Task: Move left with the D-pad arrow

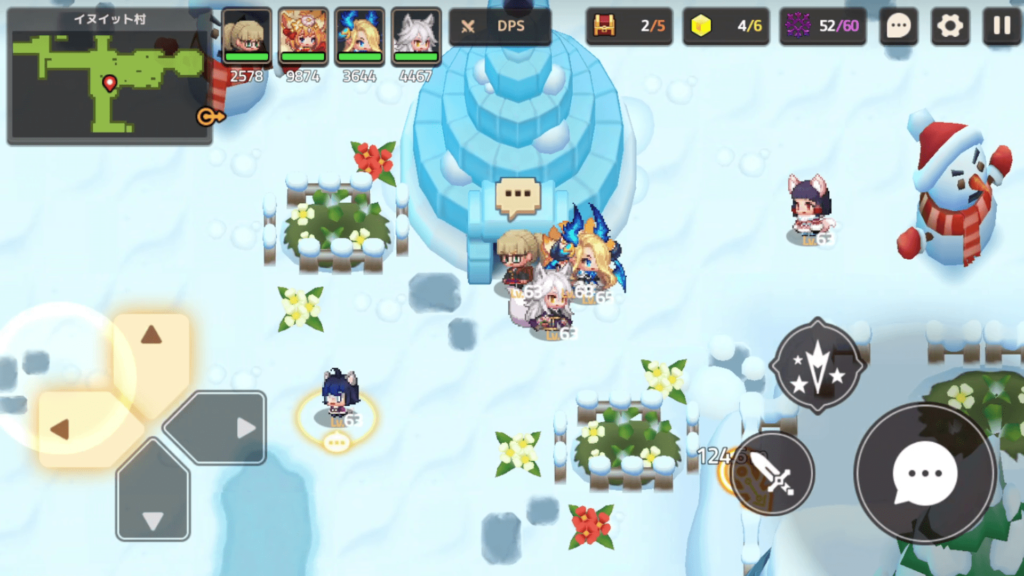Action: (72, 429)
